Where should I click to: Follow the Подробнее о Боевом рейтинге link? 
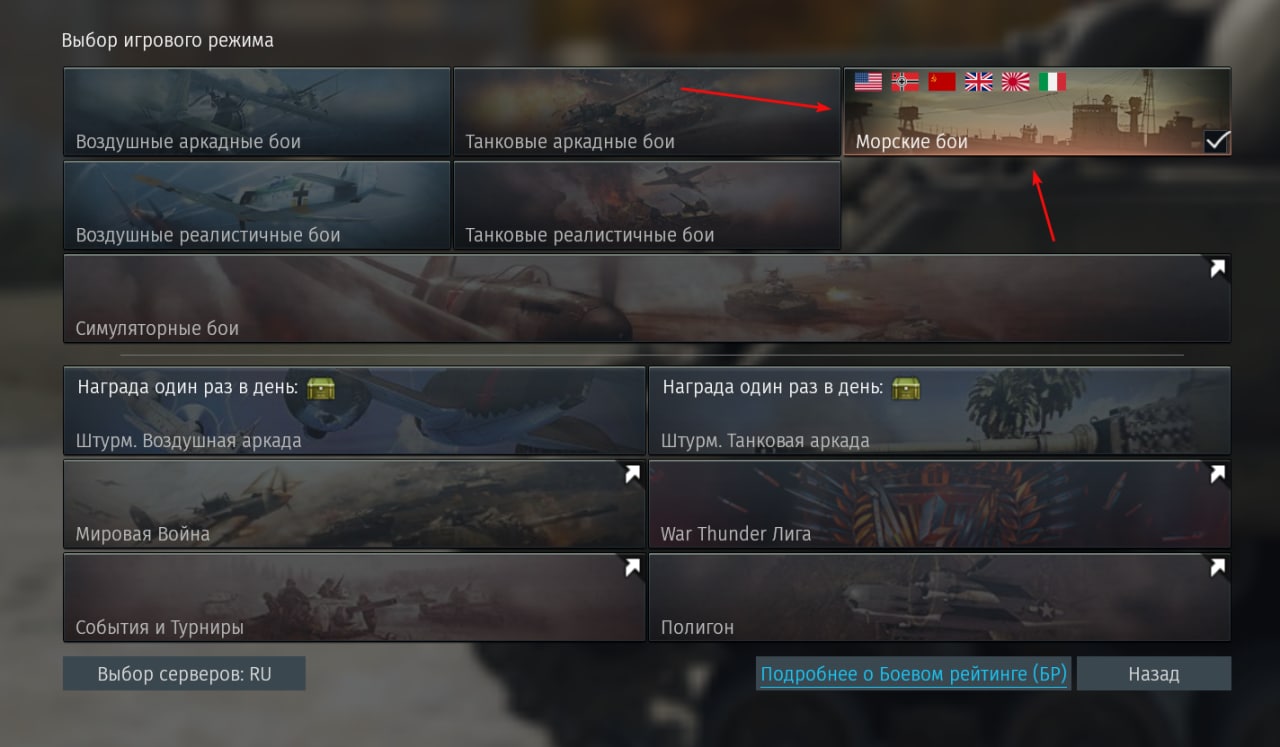point(913,674)
